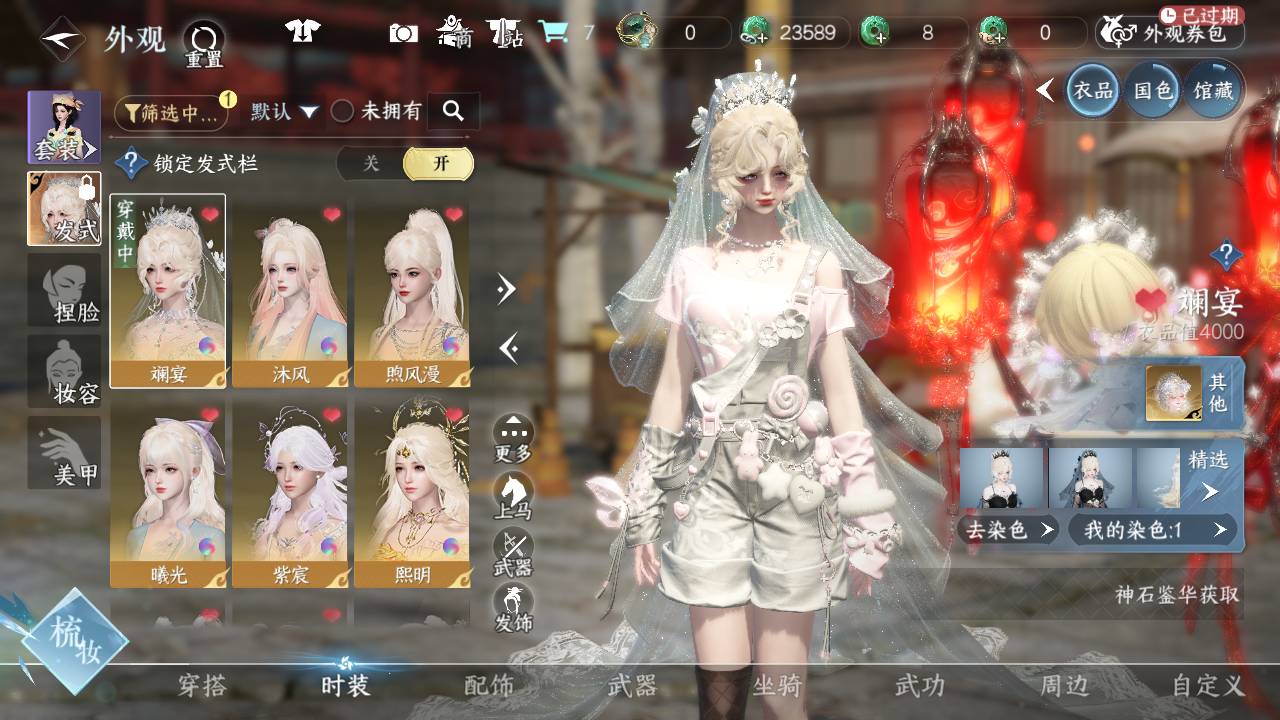Open the 外观券包 coupon pack
Viewport: 1280px width, 720px height.
(x=1170, y=33)
